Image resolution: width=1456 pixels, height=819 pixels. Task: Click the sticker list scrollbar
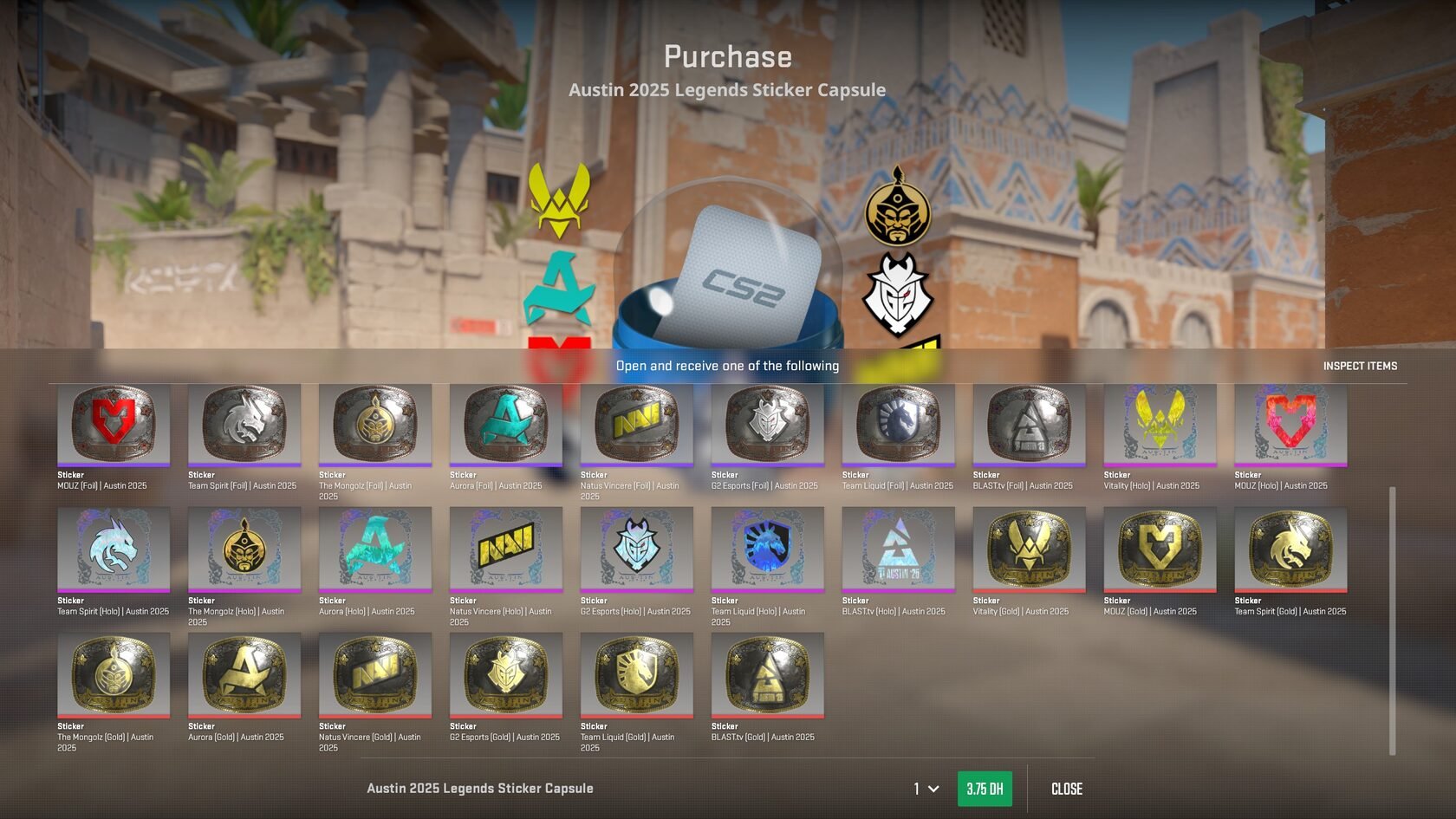point(1393,620)
